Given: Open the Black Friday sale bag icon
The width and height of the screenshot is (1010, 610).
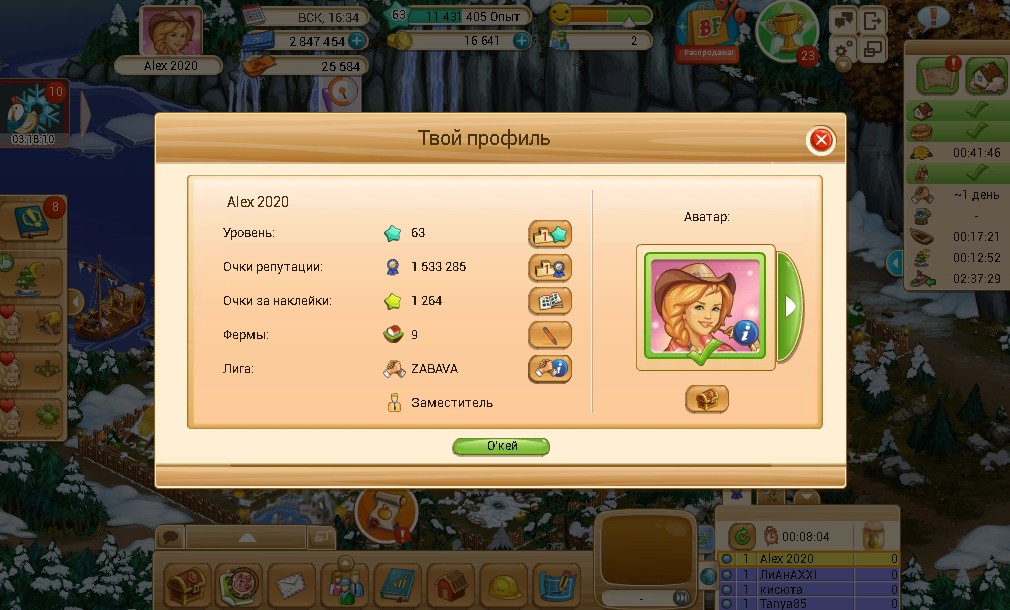Looking at the screenshot, I should 708,29.
